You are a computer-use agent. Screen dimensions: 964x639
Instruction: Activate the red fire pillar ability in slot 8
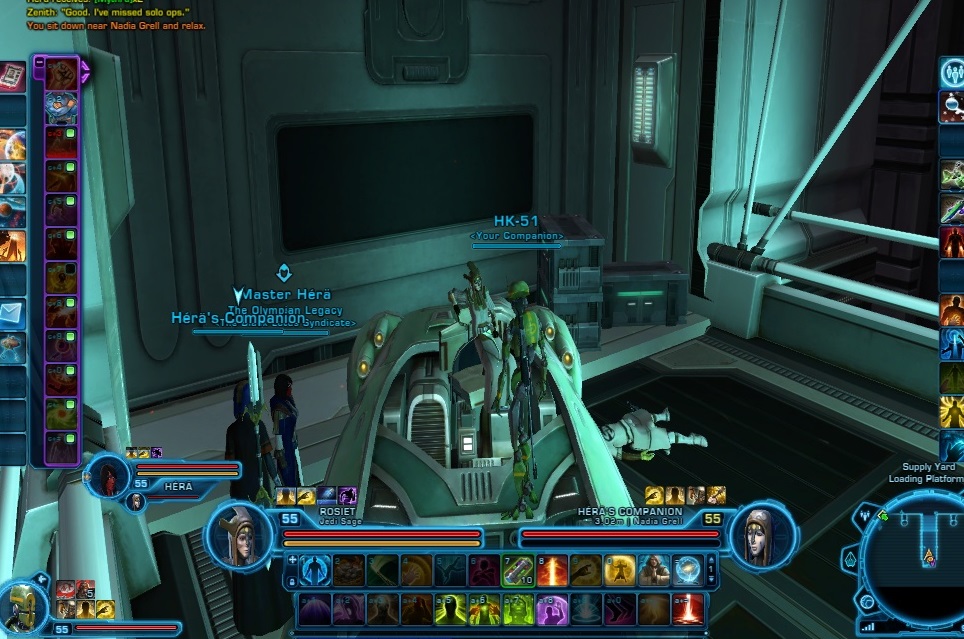[553, 569]
